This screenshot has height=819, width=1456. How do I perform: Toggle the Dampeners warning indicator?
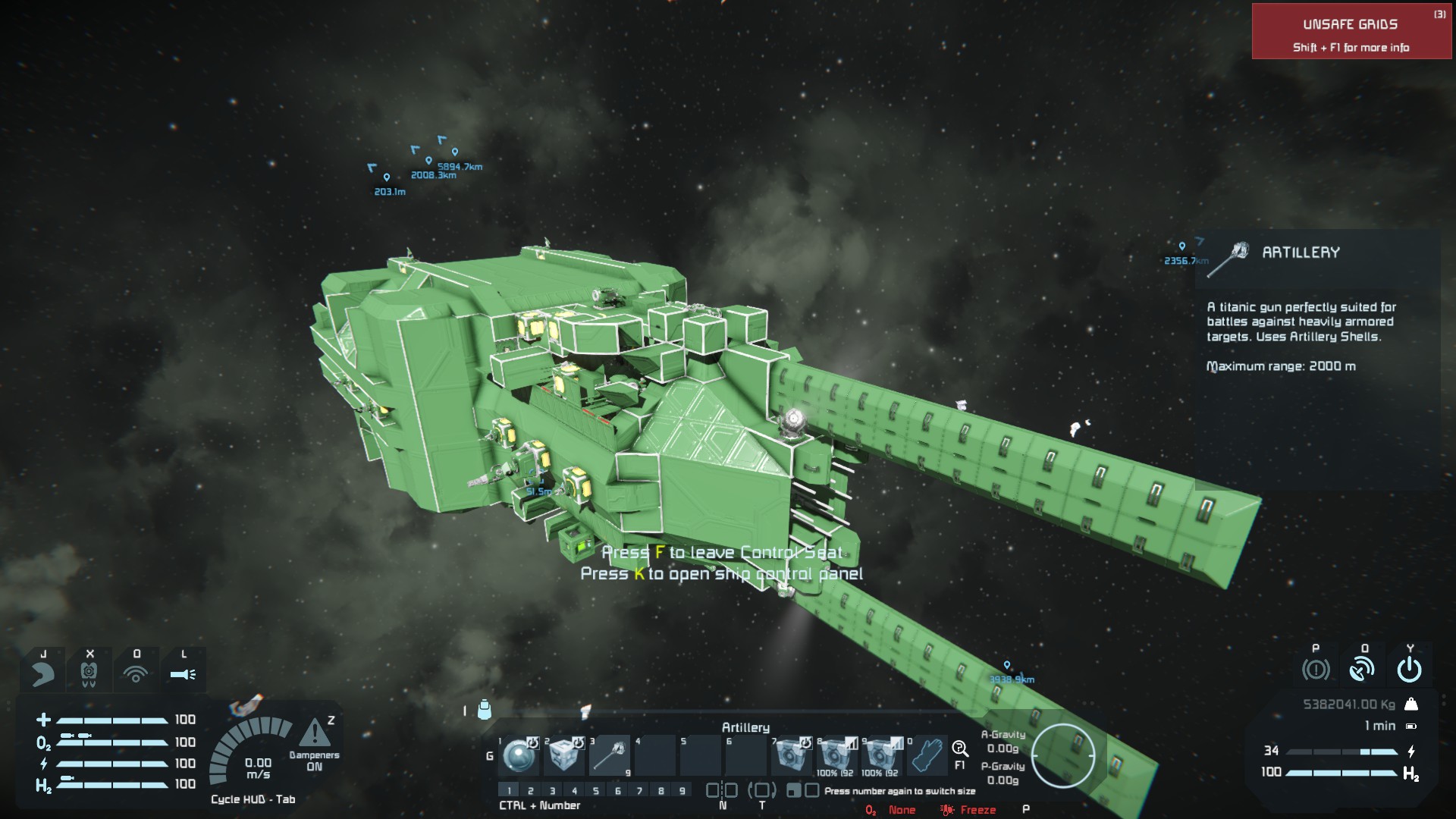[x=315, y=733]
